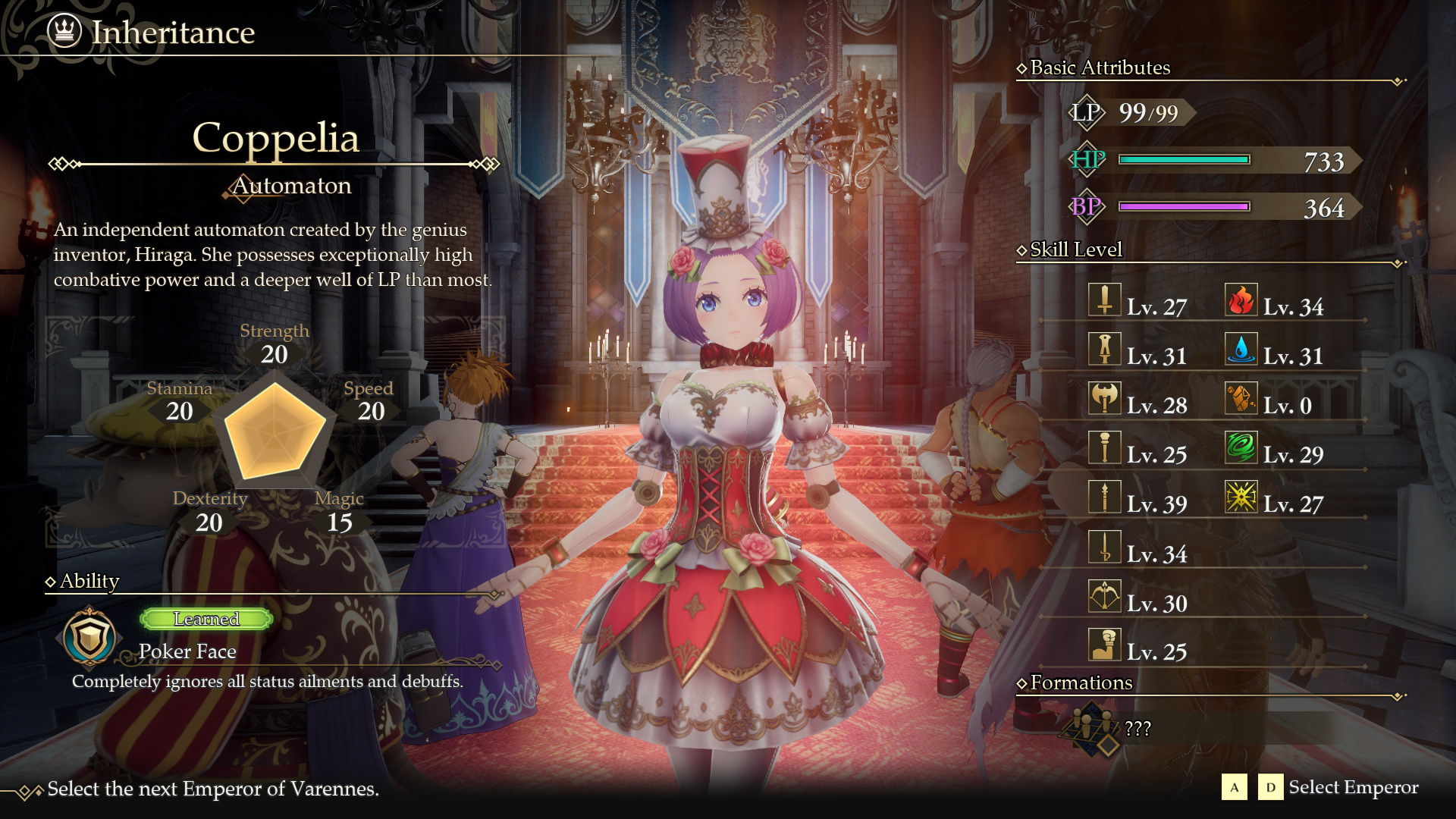Viewport: 1456px width, 819px height.
Task: Open the unknown ??? formation entry
Action: 1137,729
